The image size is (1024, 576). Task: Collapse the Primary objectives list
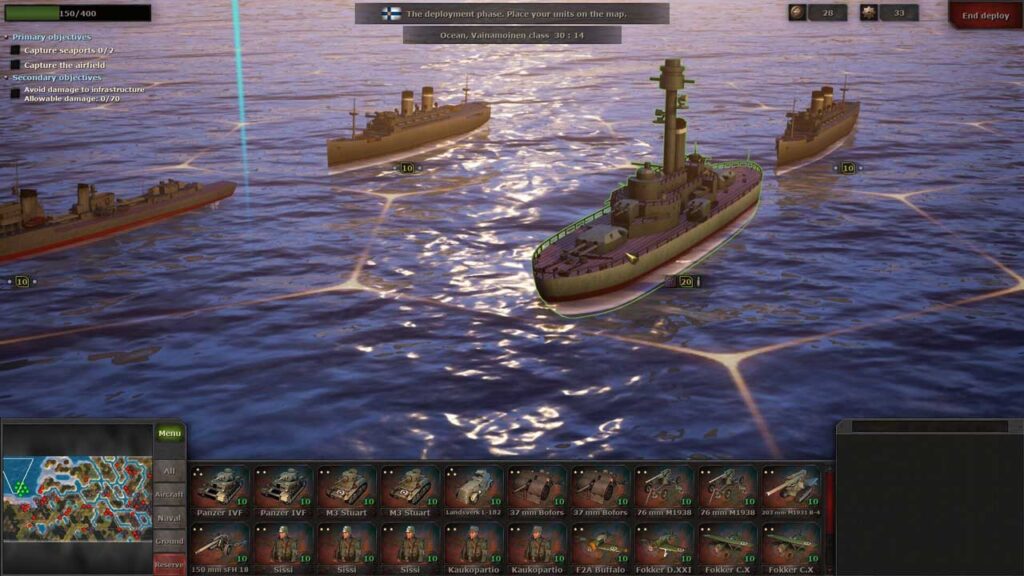(x=6, y=37)
